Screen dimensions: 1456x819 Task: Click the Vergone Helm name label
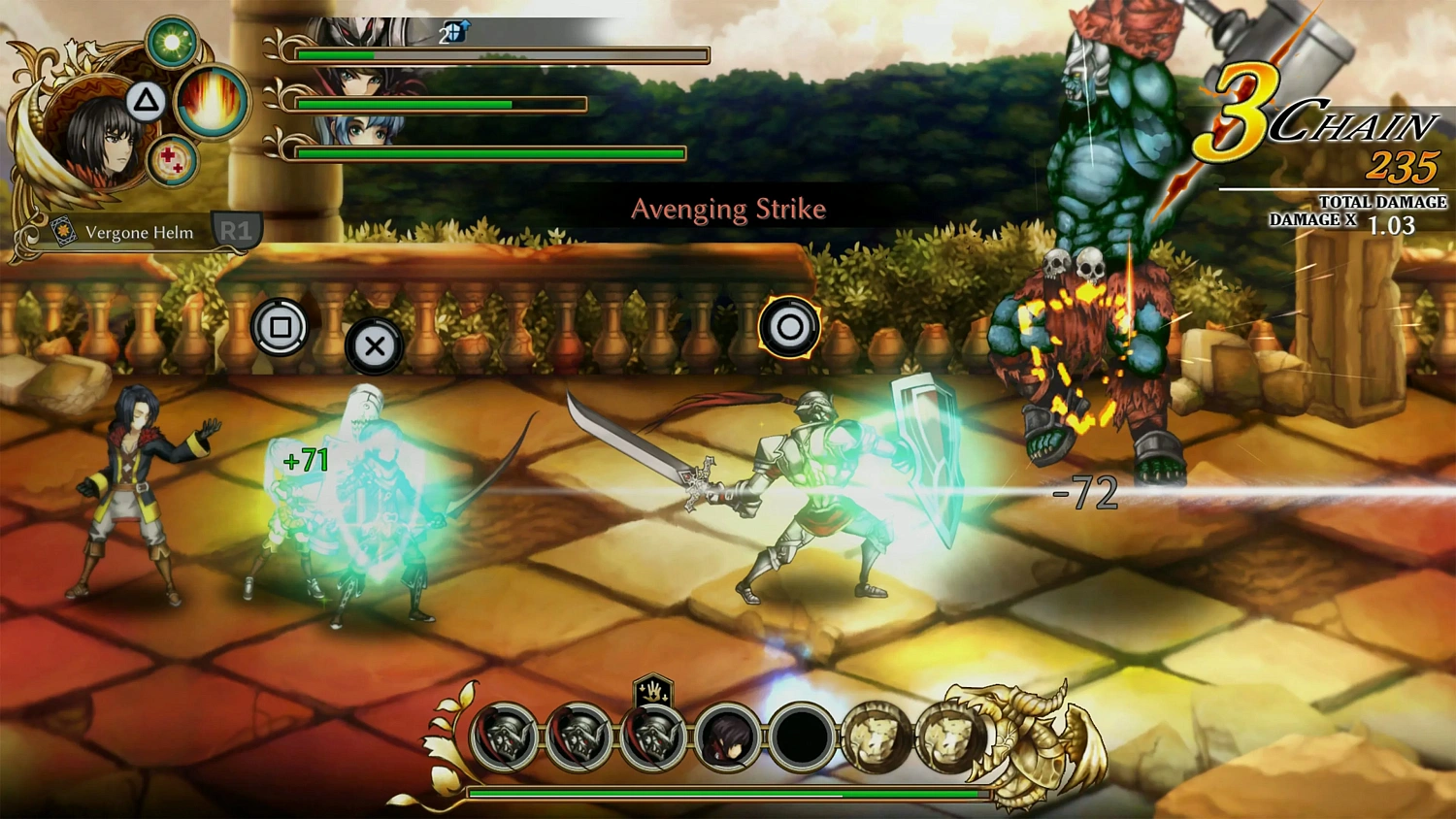(x=139, y=232)
